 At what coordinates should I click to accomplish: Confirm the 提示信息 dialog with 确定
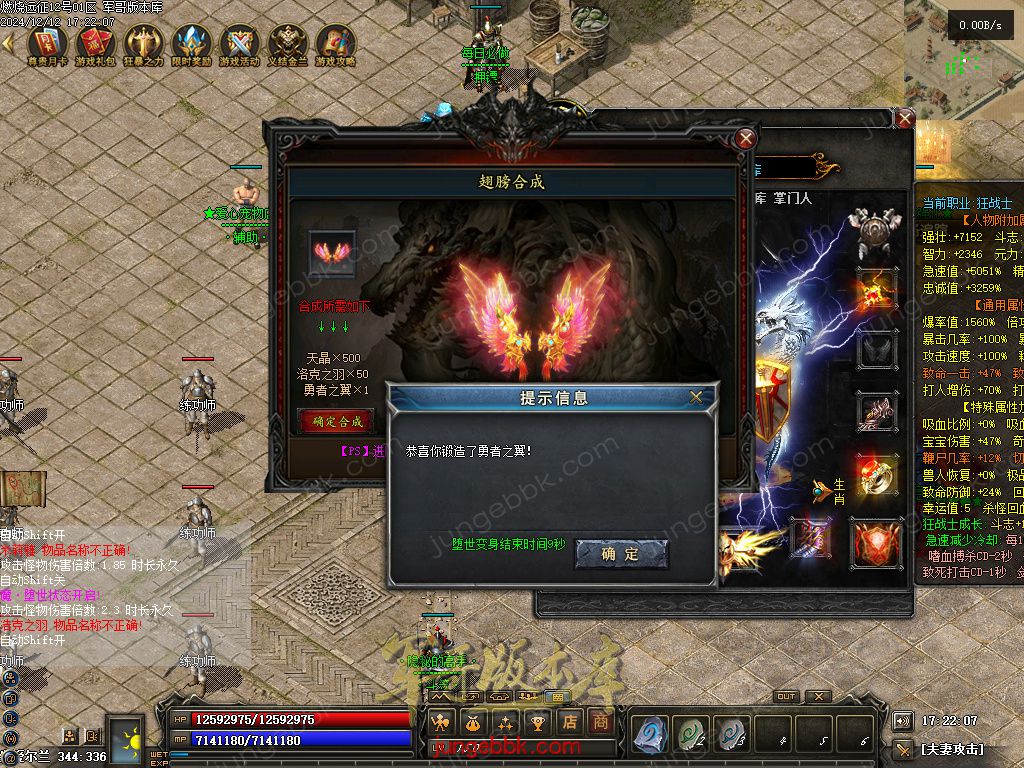pos(621,554)
